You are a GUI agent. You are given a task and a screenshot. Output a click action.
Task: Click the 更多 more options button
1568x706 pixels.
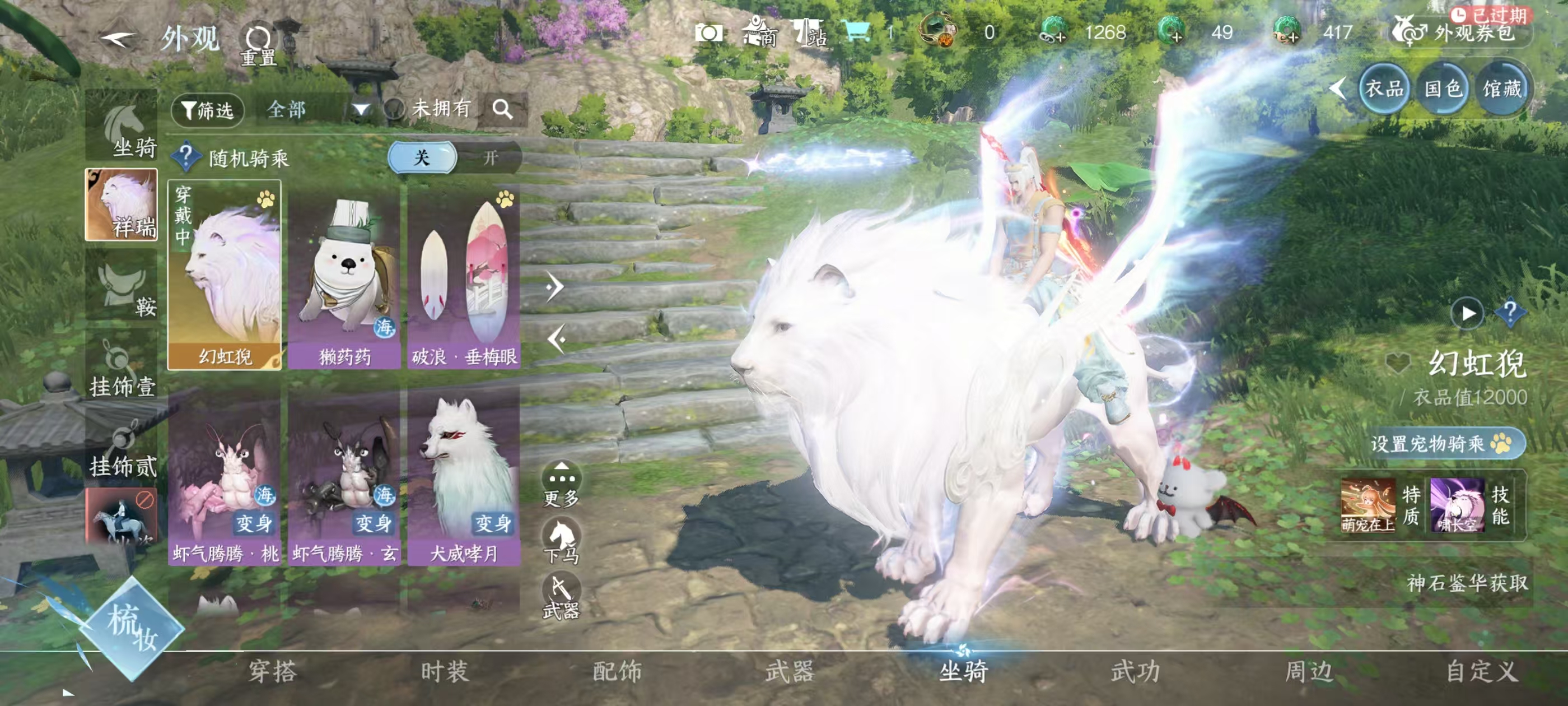(x=561, y=484)
